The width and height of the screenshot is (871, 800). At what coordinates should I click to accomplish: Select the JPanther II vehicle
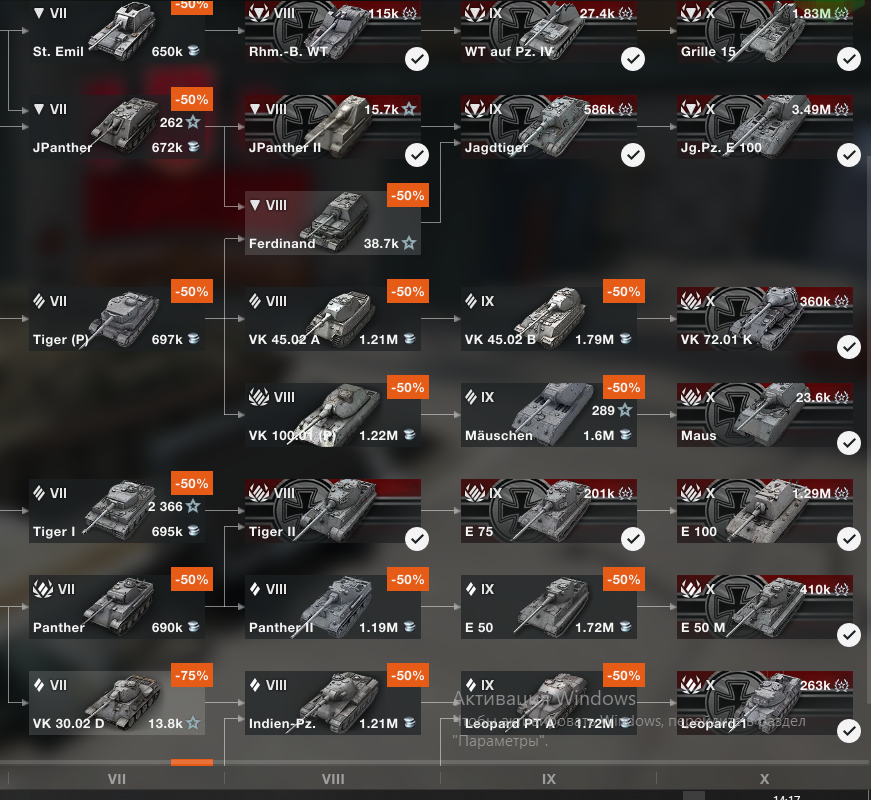click(332, 127)
